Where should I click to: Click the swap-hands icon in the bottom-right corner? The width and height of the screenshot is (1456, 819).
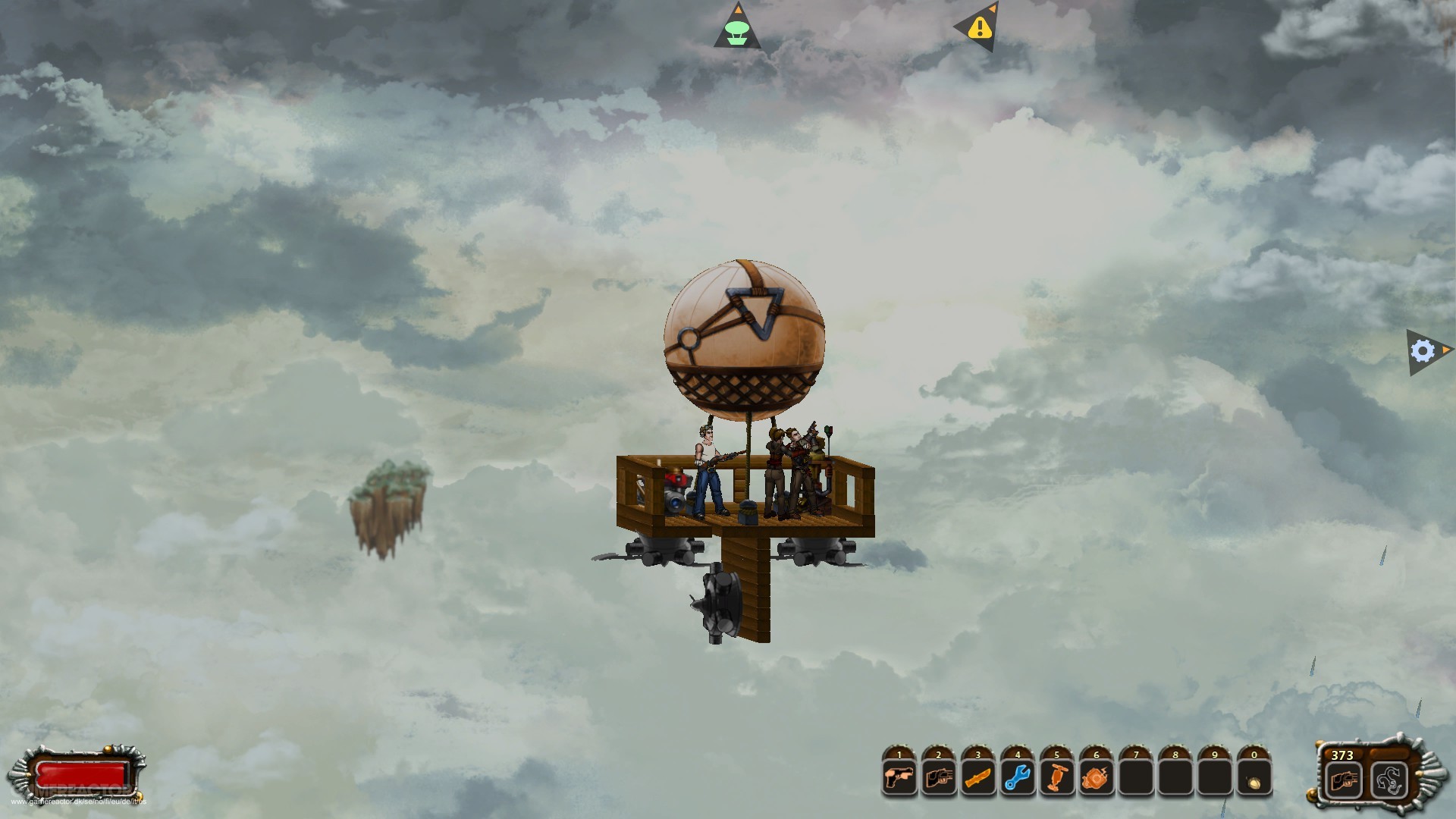coord(1389,779)
